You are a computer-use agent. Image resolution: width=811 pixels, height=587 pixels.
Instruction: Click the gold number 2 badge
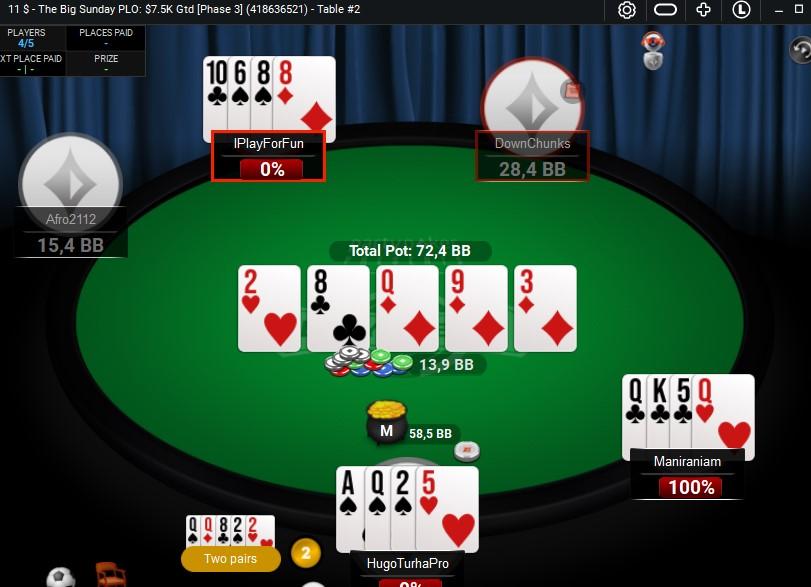pos(305,552)
